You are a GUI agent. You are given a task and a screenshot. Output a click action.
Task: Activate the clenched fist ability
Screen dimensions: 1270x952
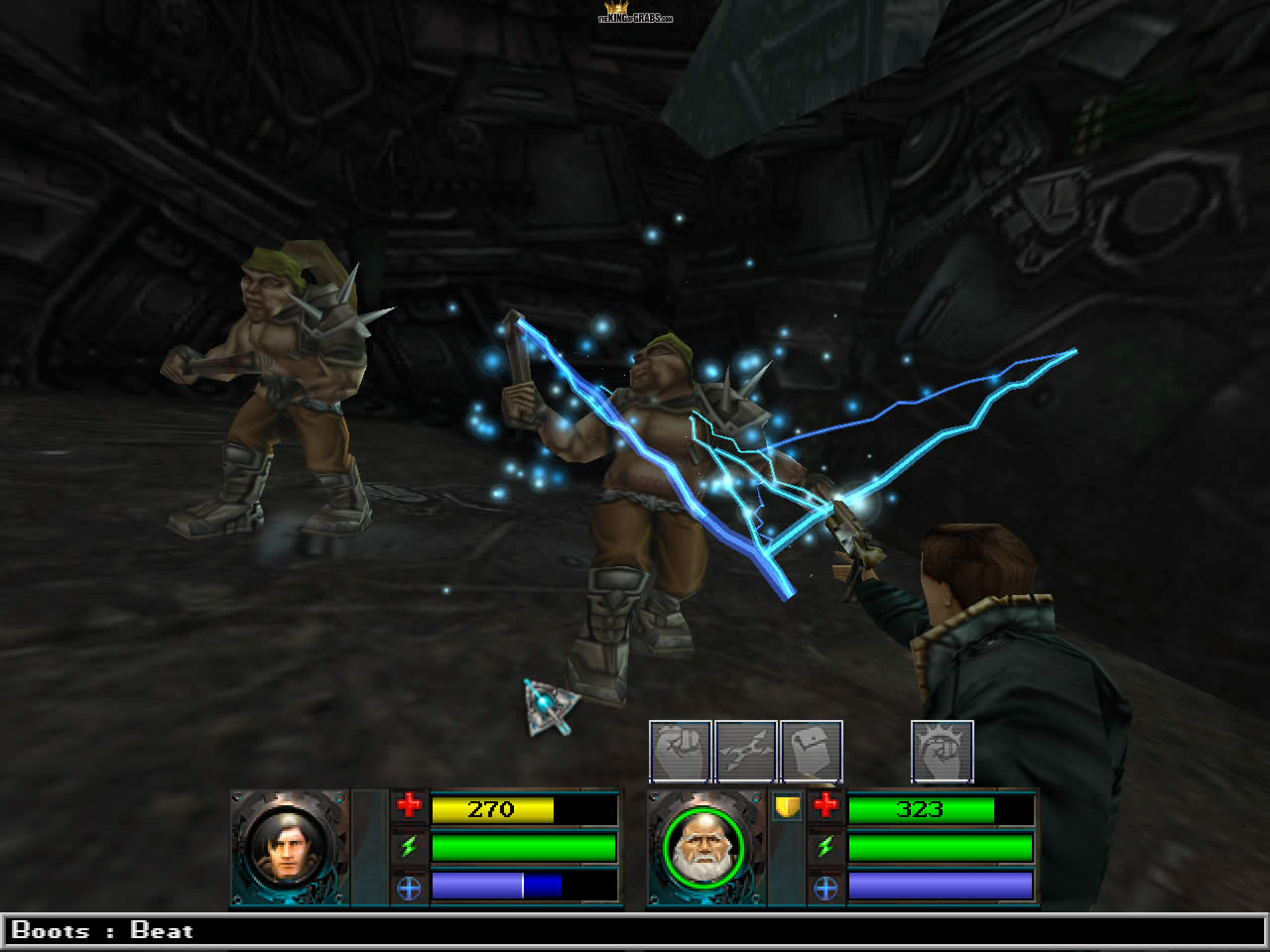coord(681,752)
